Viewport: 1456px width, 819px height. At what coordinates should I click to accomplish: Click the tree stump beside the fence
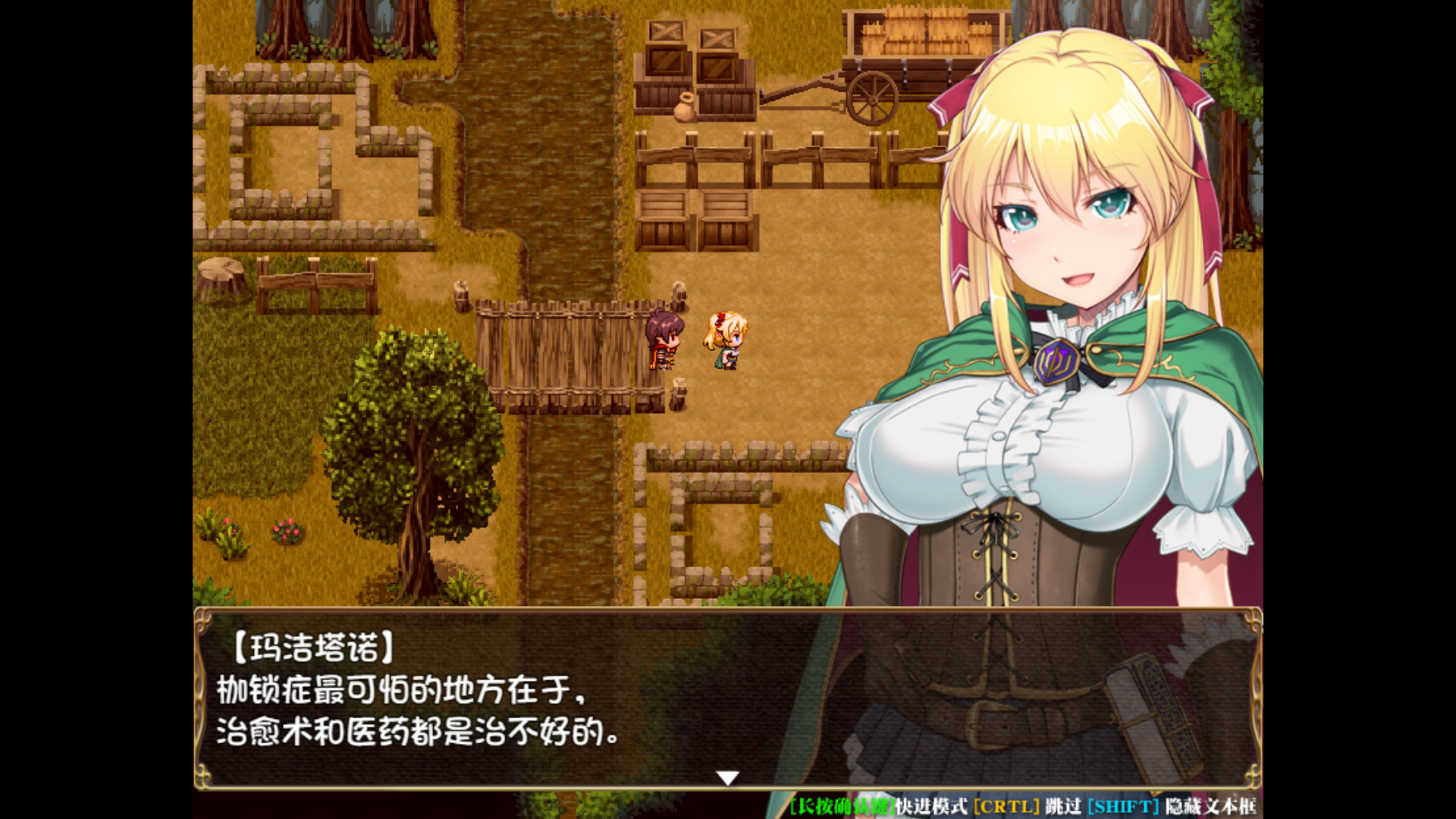(221, 273)
